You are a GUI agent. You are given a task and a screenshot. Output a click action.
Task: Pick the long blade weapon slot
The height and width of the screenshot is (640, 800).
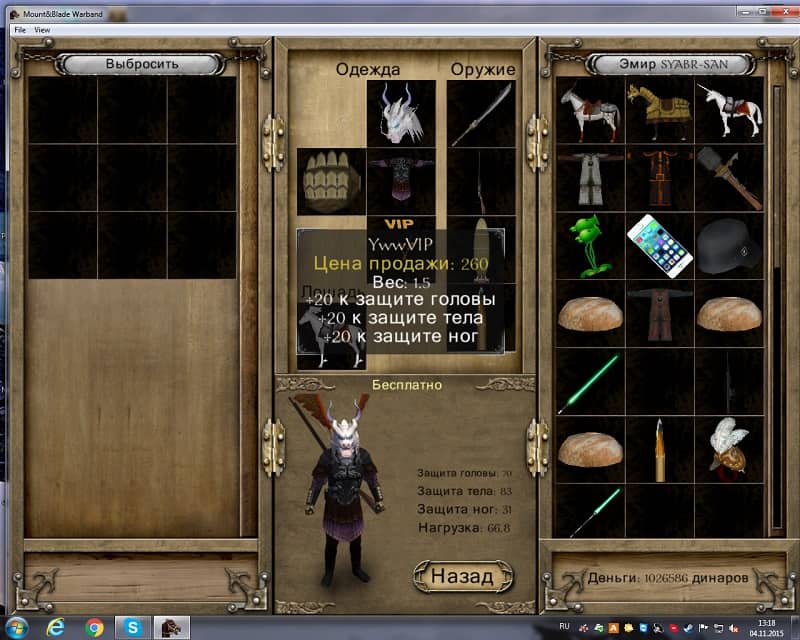(x=481, y=114)
